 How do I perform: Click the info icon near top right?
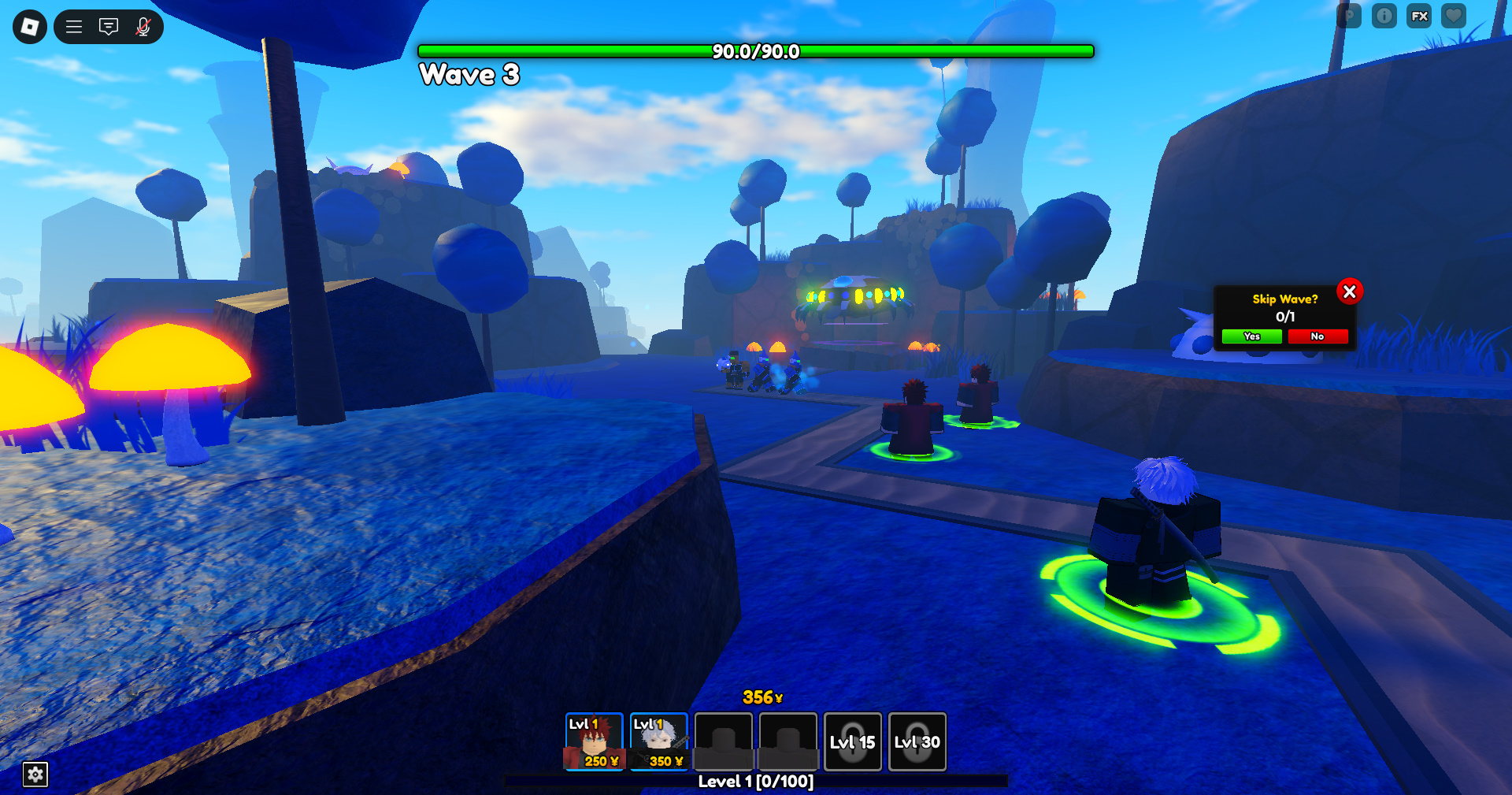(x=1384, y=16)
